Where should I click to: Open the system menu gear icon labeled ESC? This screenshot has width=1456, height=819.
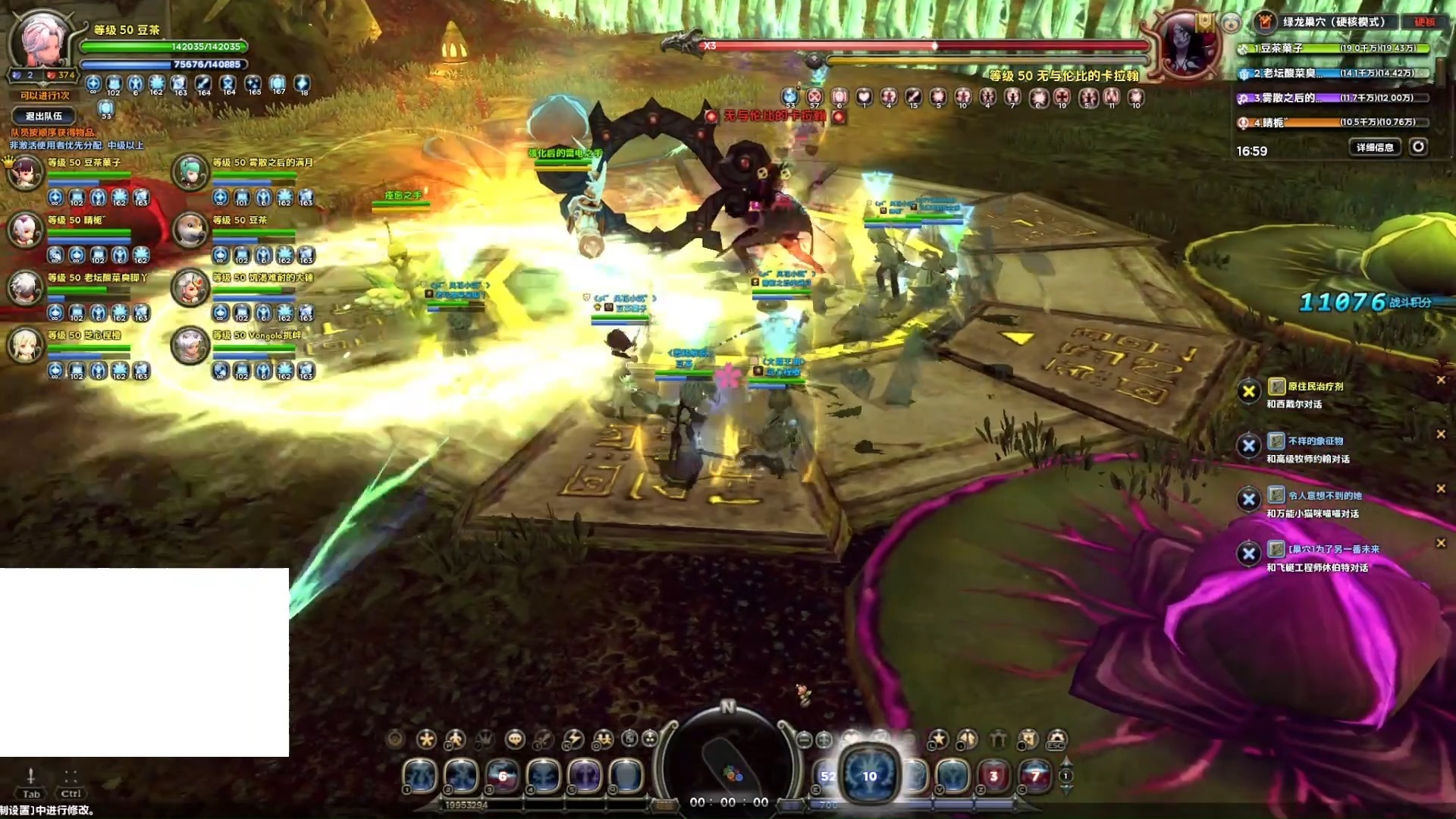pos(1056,739)
